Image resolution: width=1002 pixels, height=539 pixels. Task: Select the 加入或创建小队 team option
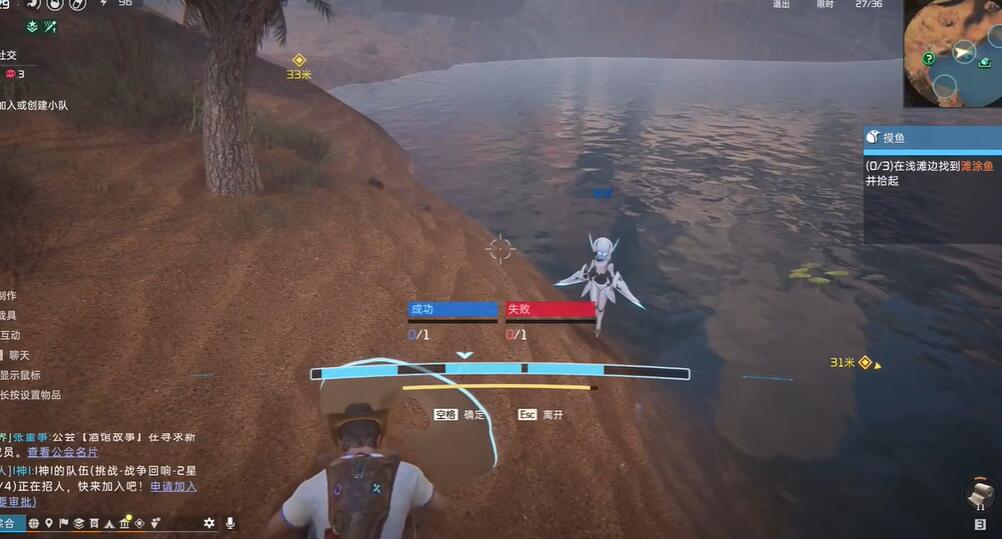point(34,106)
